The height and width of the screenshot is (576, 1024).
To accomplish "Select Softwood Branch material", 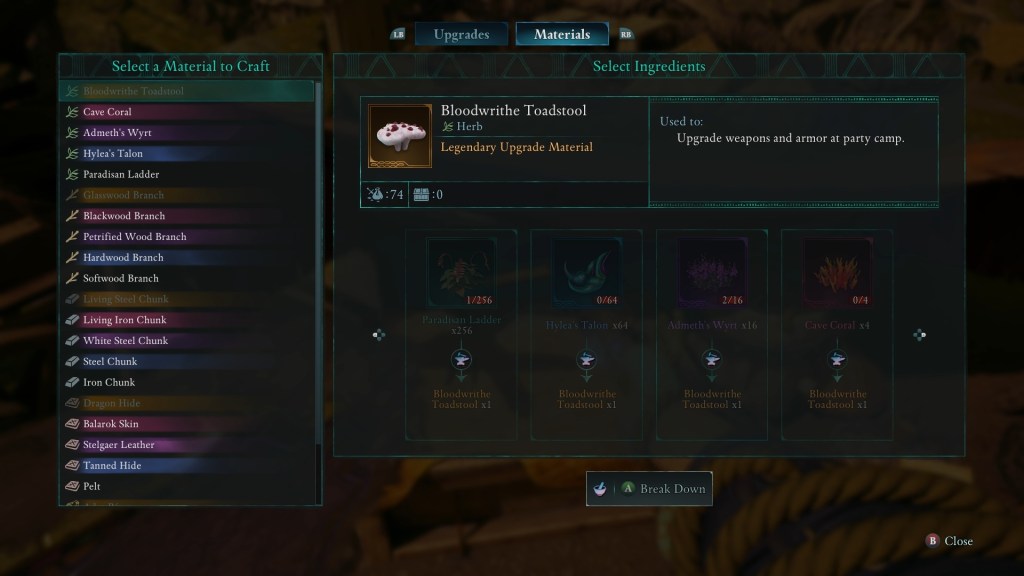I will [120, 278].
